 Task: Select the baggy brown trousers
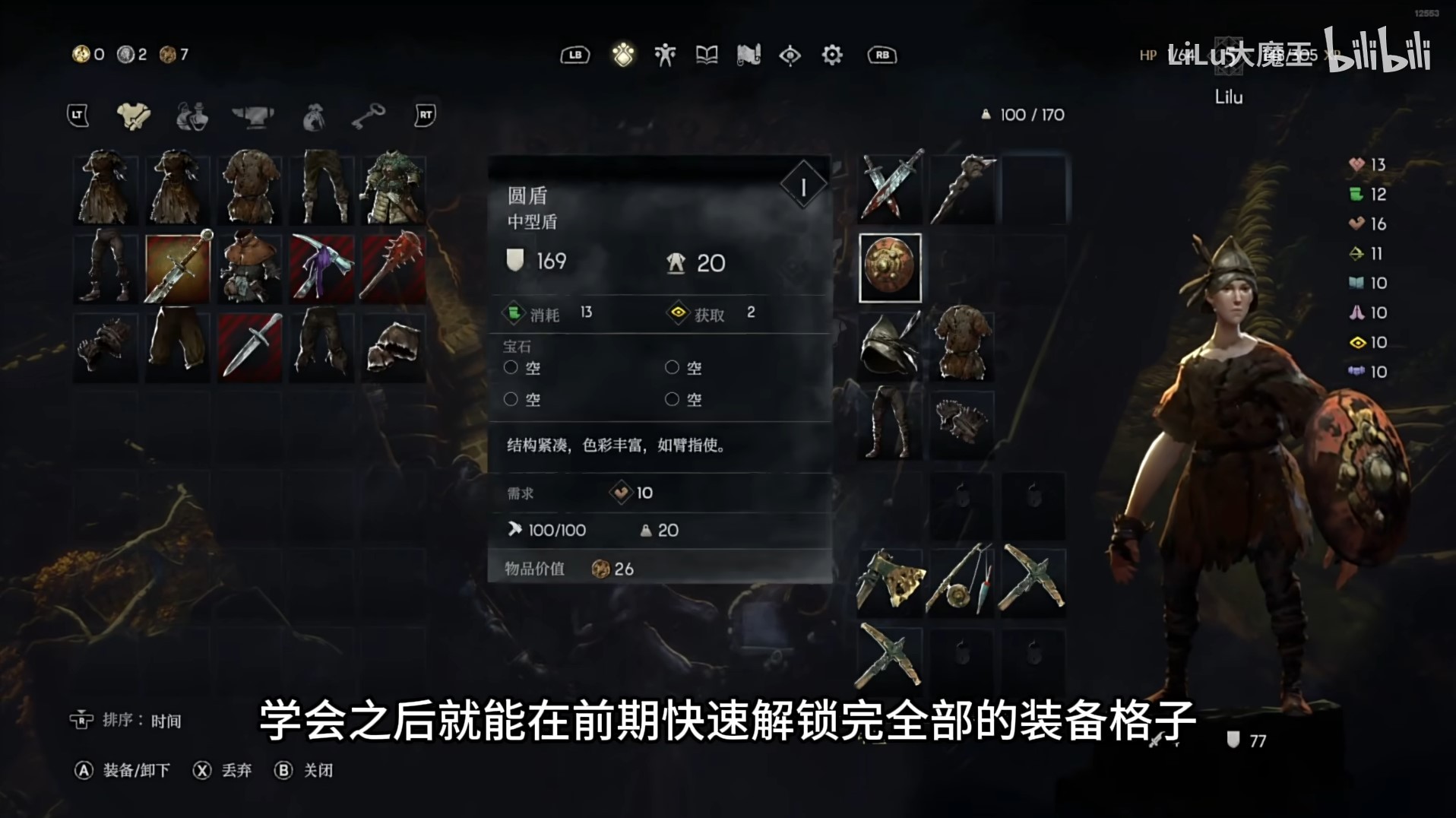pos(177,346)
